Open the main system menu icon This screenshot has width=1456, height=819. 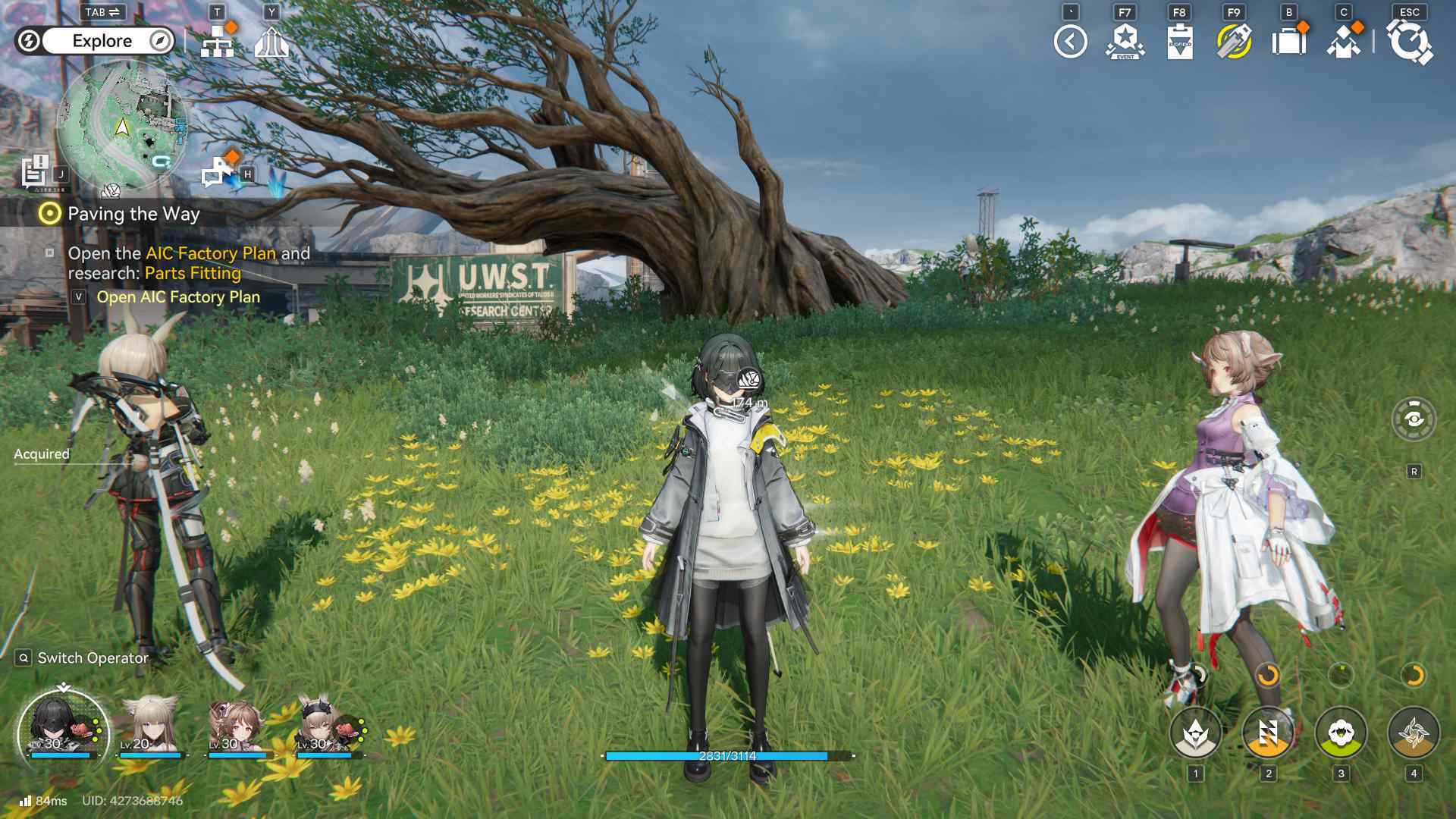click(x=1409, y=42)
